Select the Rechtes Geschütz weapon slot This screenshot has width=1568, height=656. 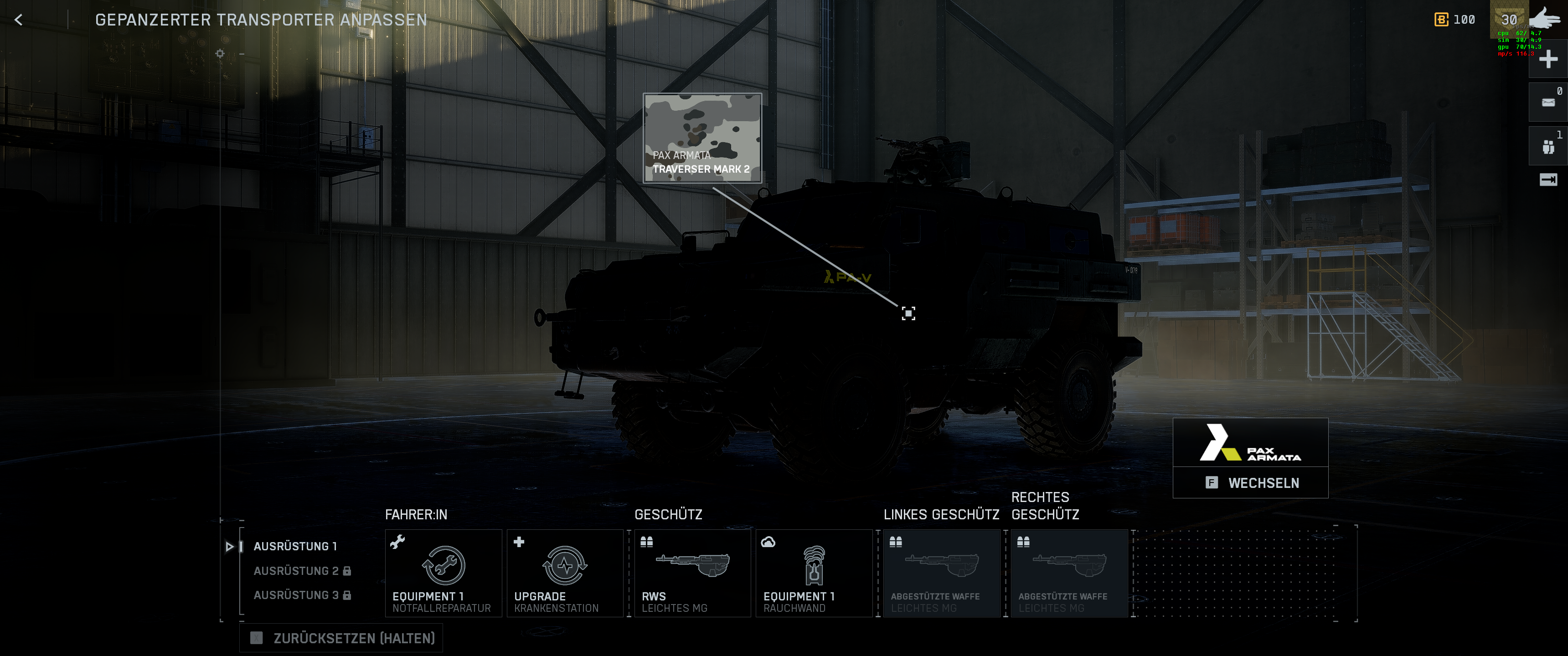(1069, 573)
